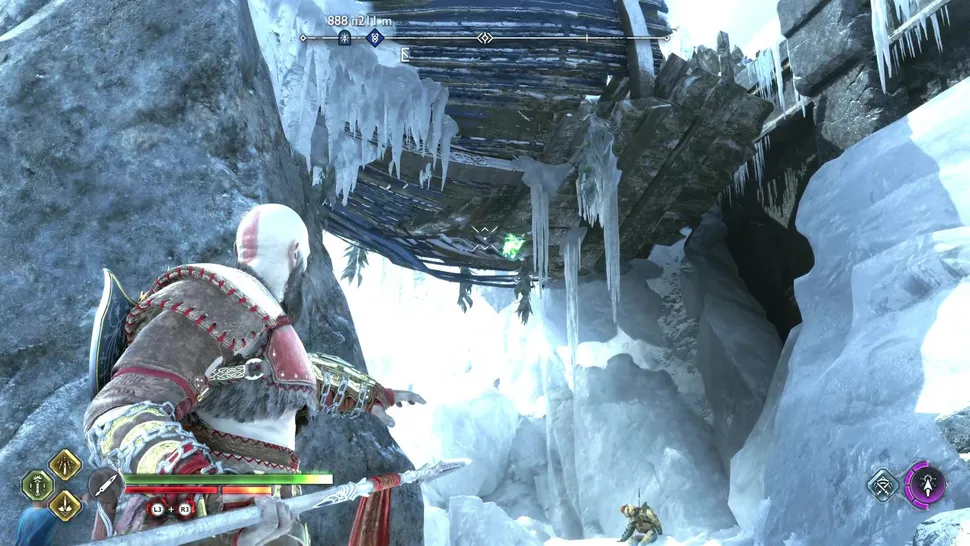Select the center diamond compass heading marker

[x=484, y=38]
